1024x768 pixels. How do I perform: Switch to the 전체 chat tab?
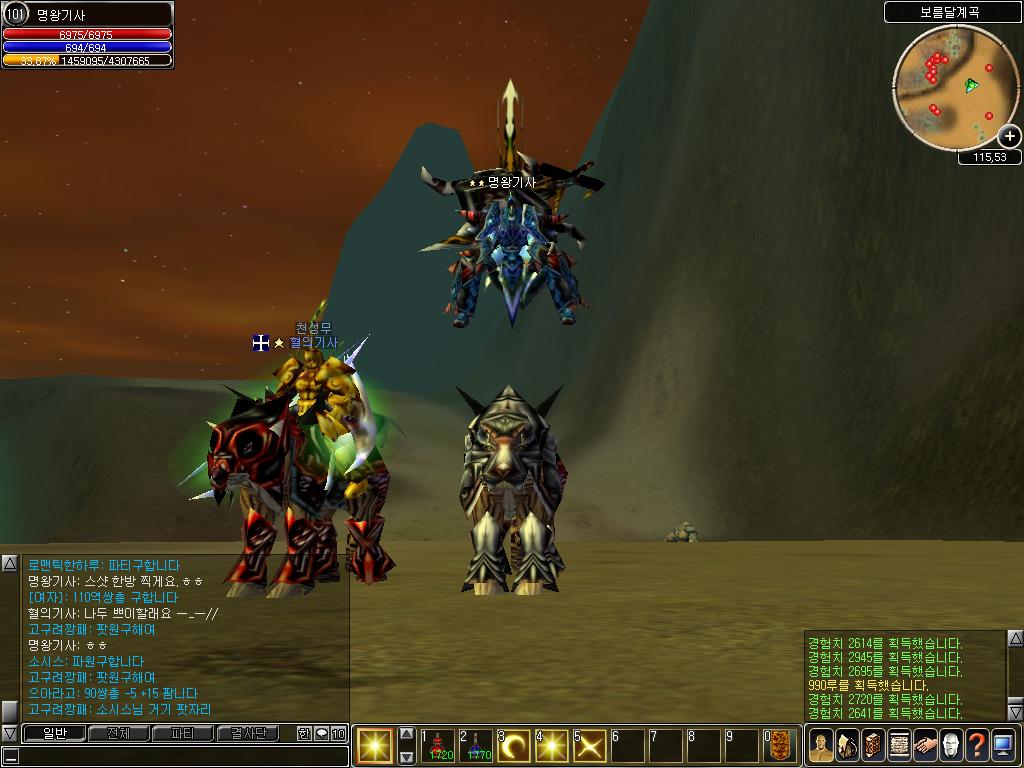tap(118, 733)
